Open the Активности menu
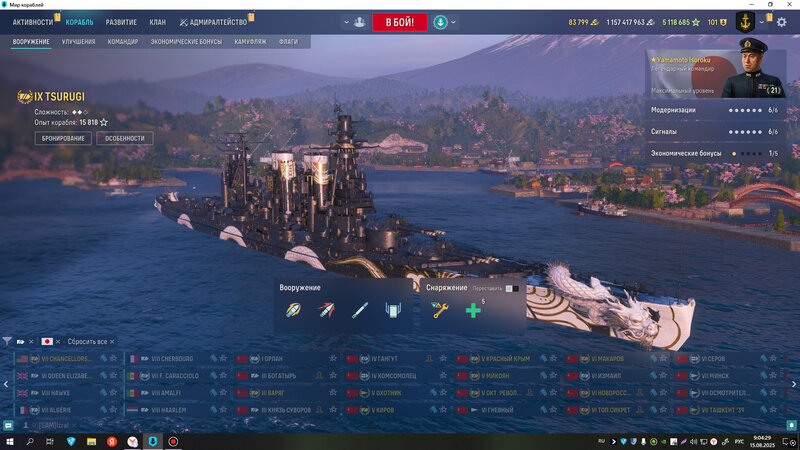The height and width of the screenshot is (450, 800). [32, 22]
